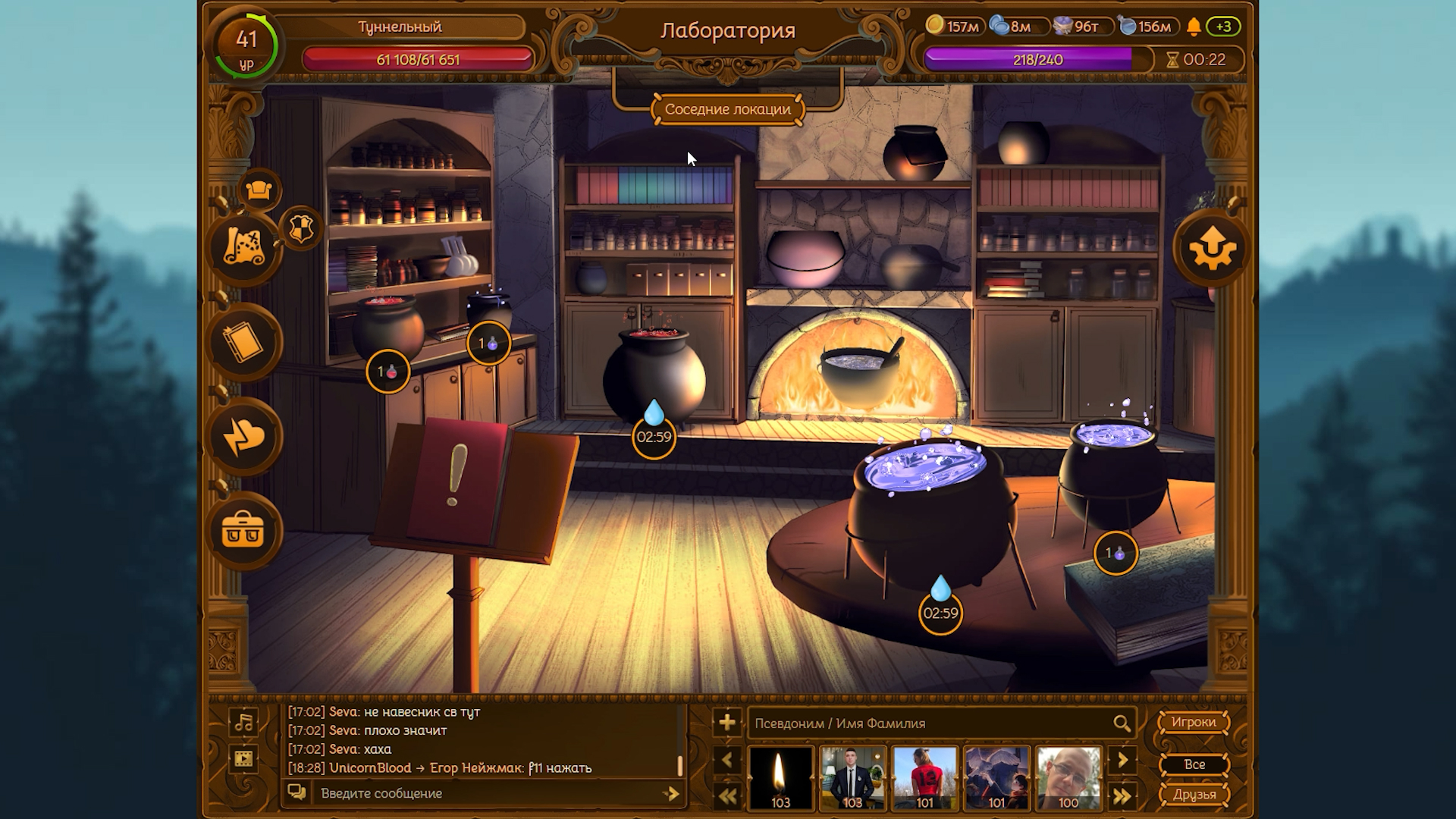Viewport: 1456px width, 819px height.
Task: Toggle the music note button
Action: [x=244, y=722]
